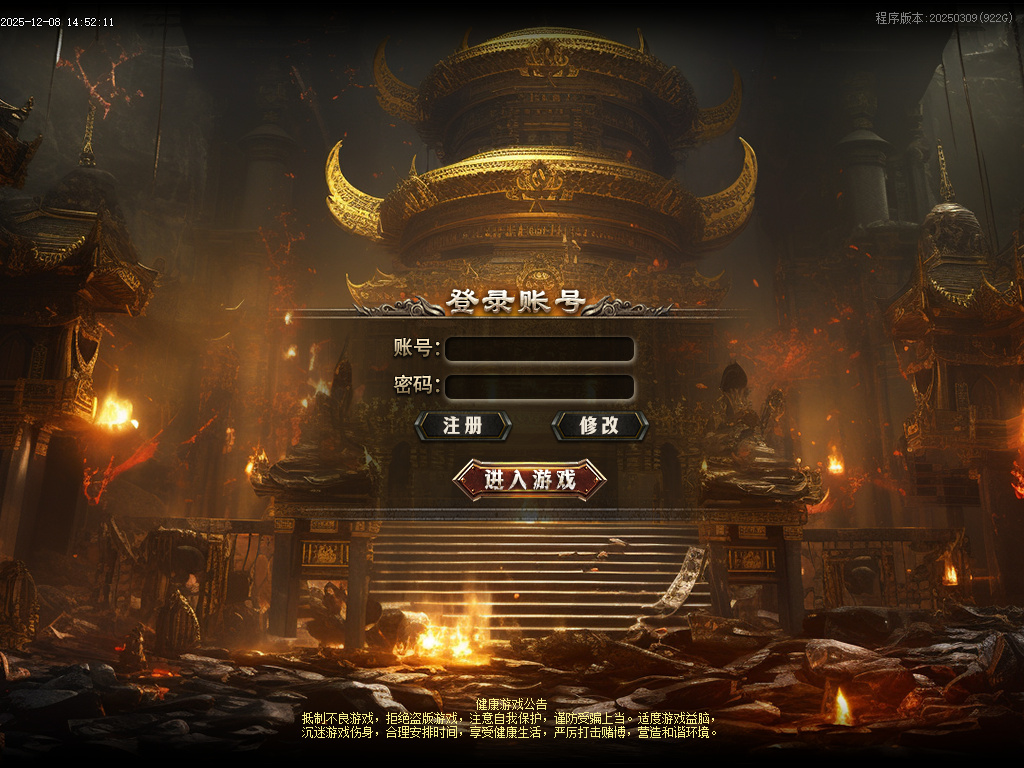
Task: Open the 注册 registration button
Action: [x=463, y=426]
